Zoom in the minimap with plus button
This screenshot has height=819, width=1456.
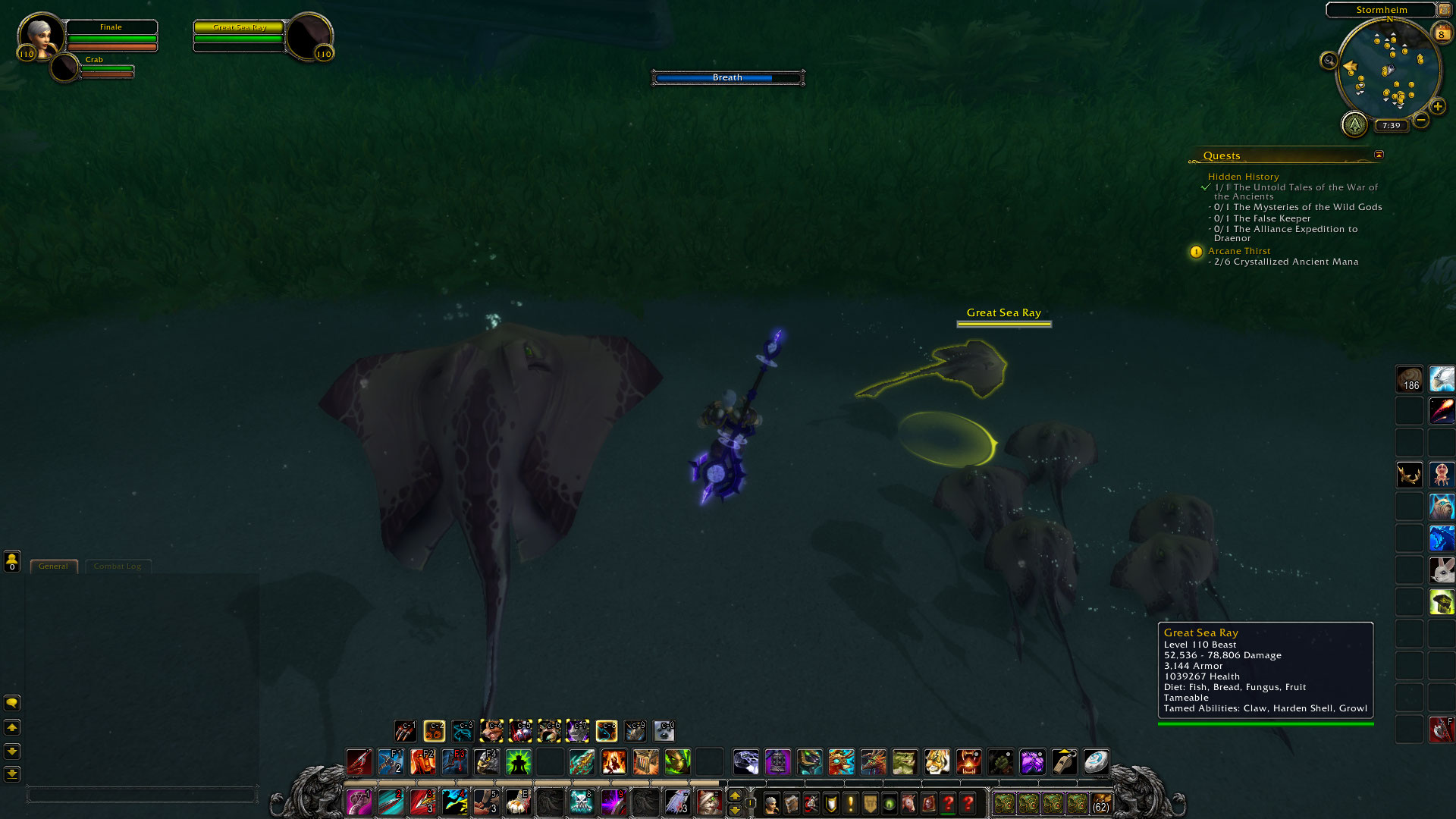[x=1438, y=107]
